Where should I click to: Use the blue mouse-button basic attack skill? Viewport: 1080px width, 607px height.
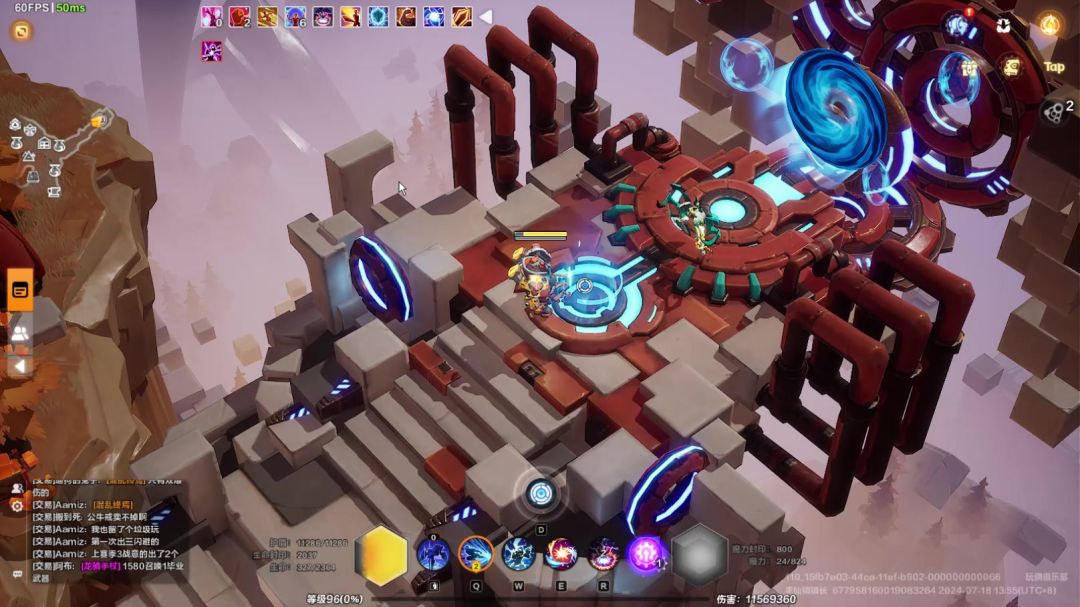point(433,554)
